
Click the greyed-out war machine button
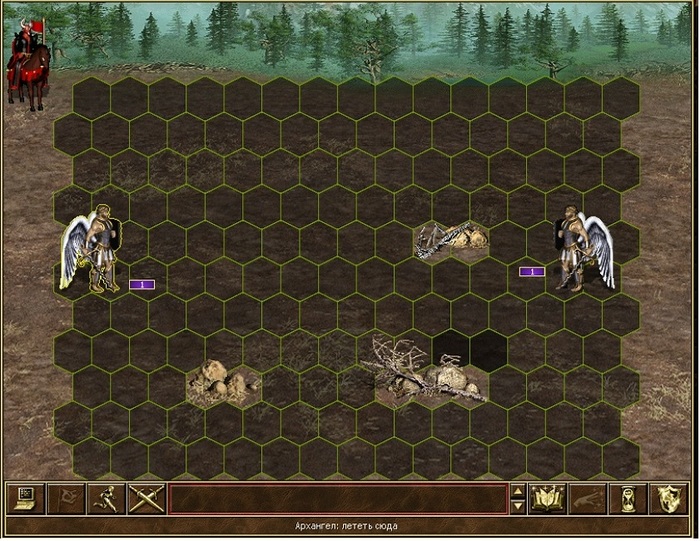pos(588,498)
